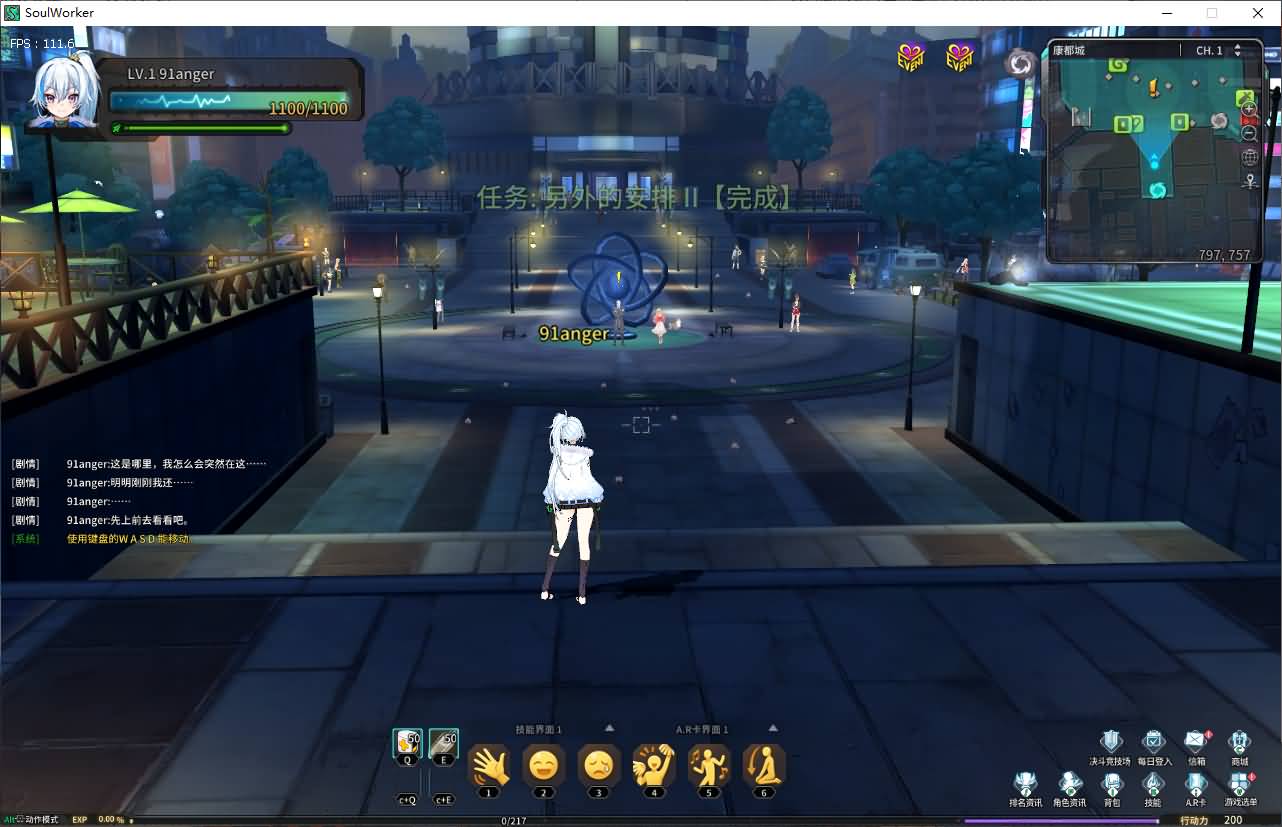Screen dimensions: 1282x827
Task: Collapse the A.R卡界面 1 card bar
Action: 772,728
